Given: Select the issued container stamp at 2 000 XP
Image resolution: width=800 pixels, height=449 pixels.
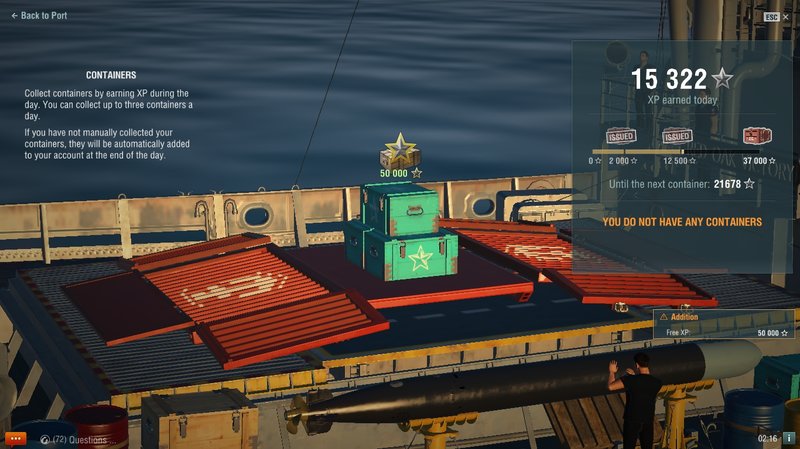Looking at the screenshot, I should (x=620, y=136).
